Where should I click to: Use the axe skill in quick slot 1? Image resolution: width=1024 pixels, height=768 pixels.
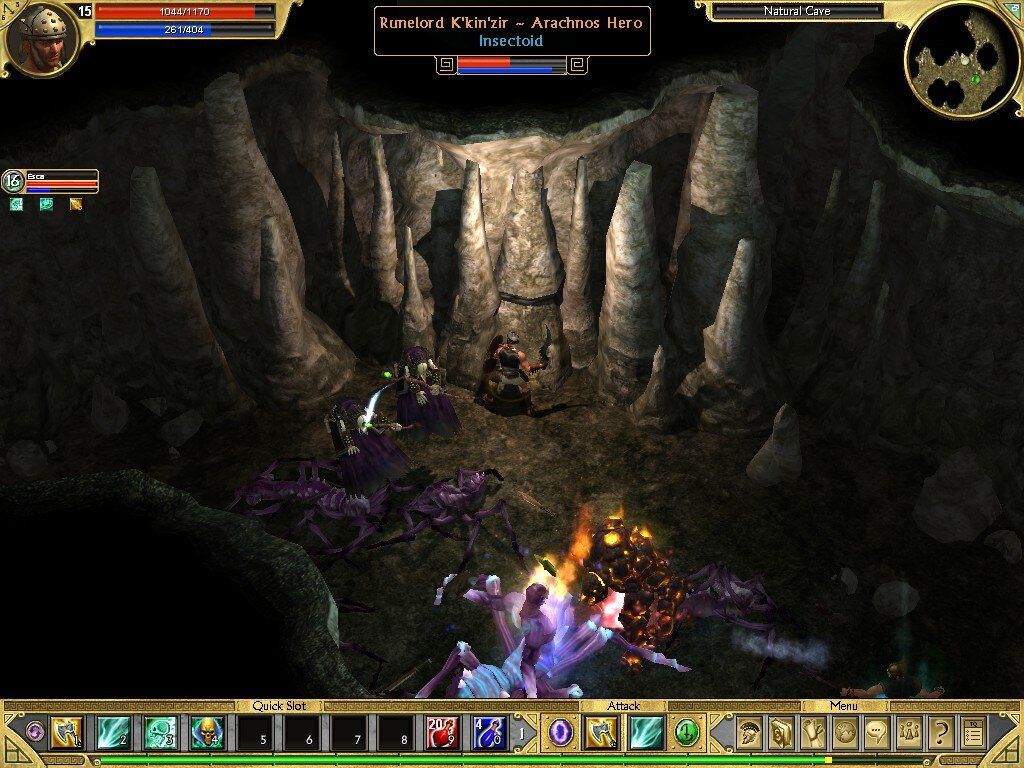click(x=67, y=733)
